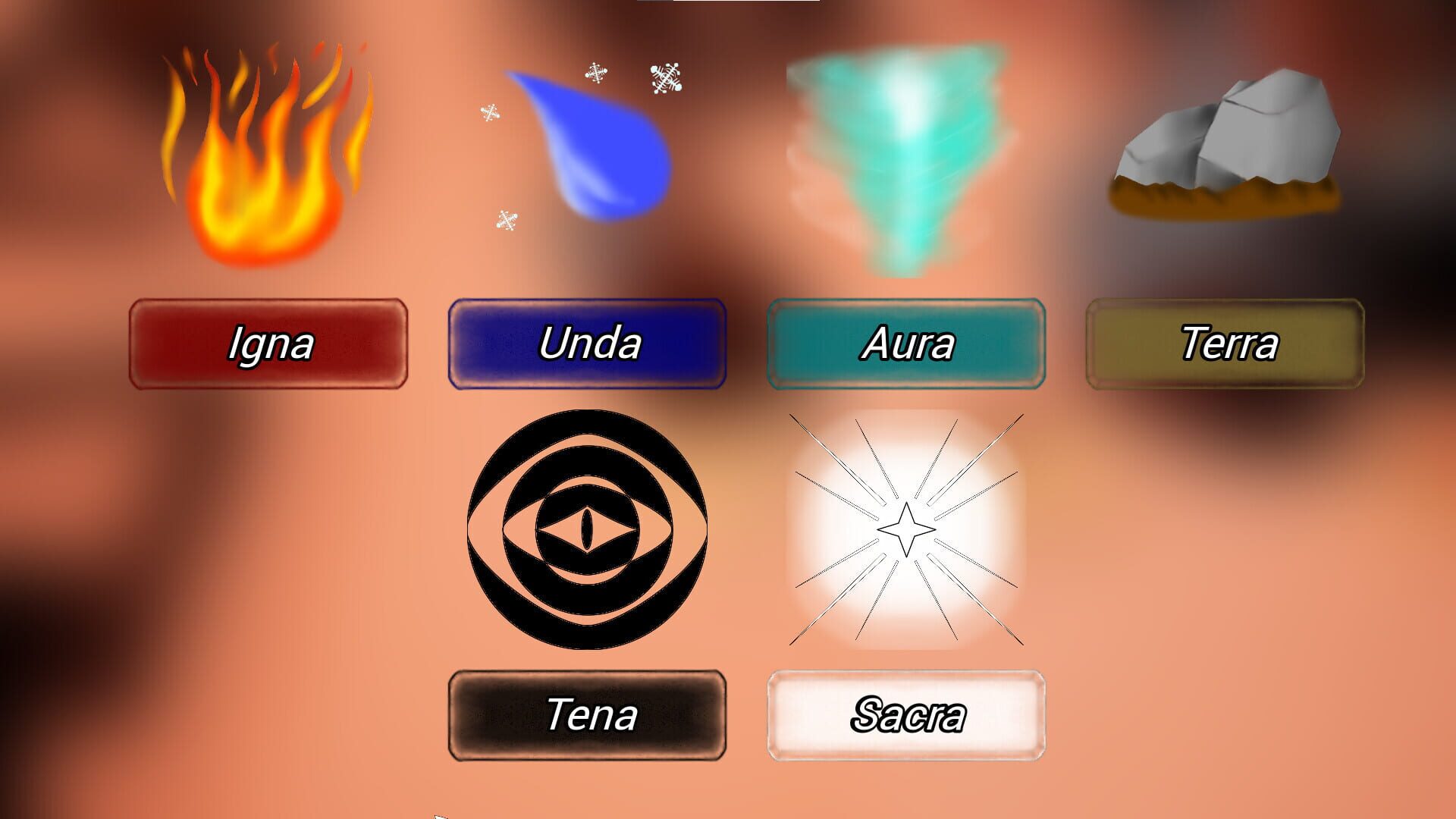Click the snowflake below the water droplet
This screenshot has width=1456, height=819.
coord(506,218)
